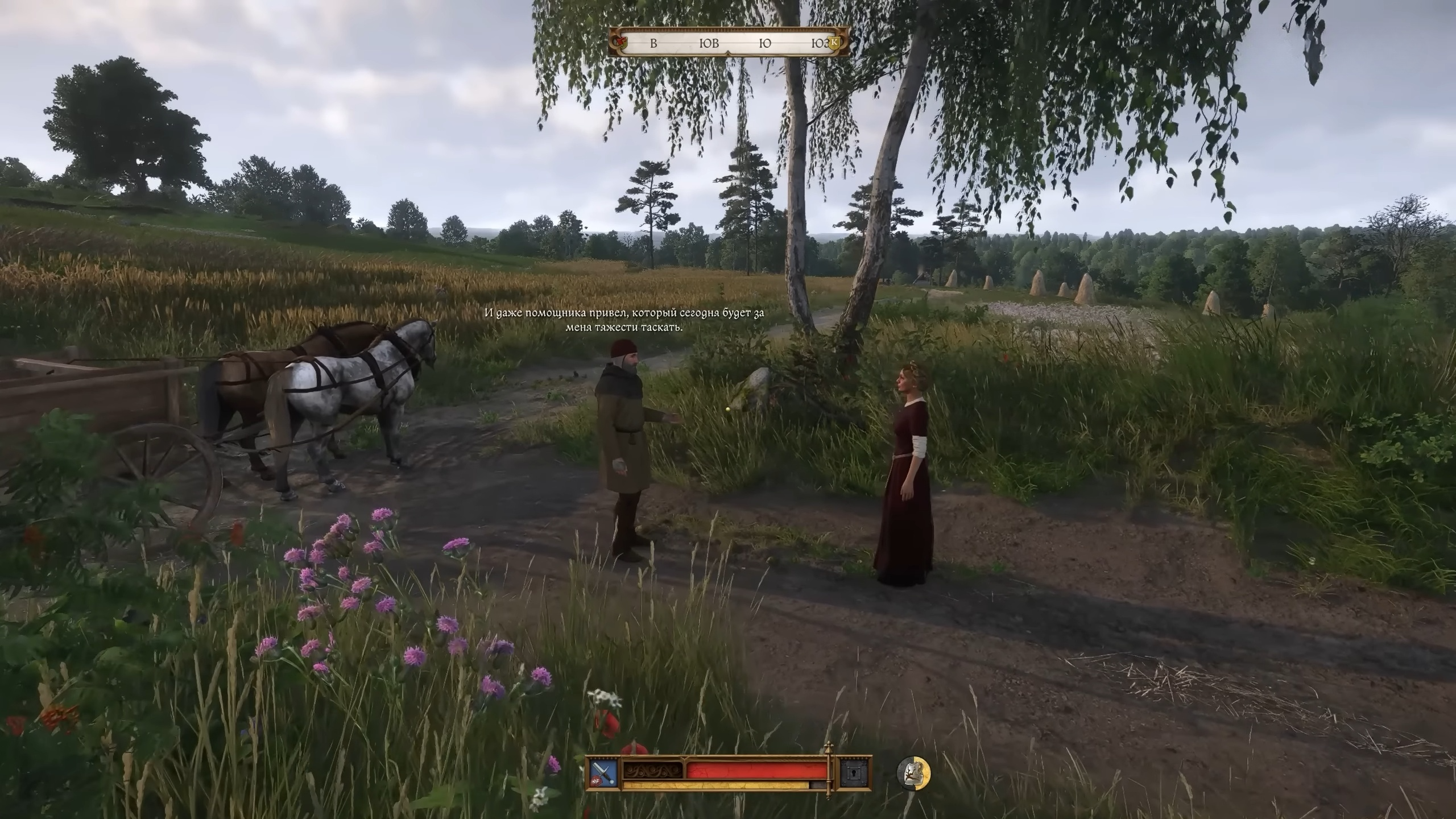Click the yellow K quest marker on compass

pos(834,42)
